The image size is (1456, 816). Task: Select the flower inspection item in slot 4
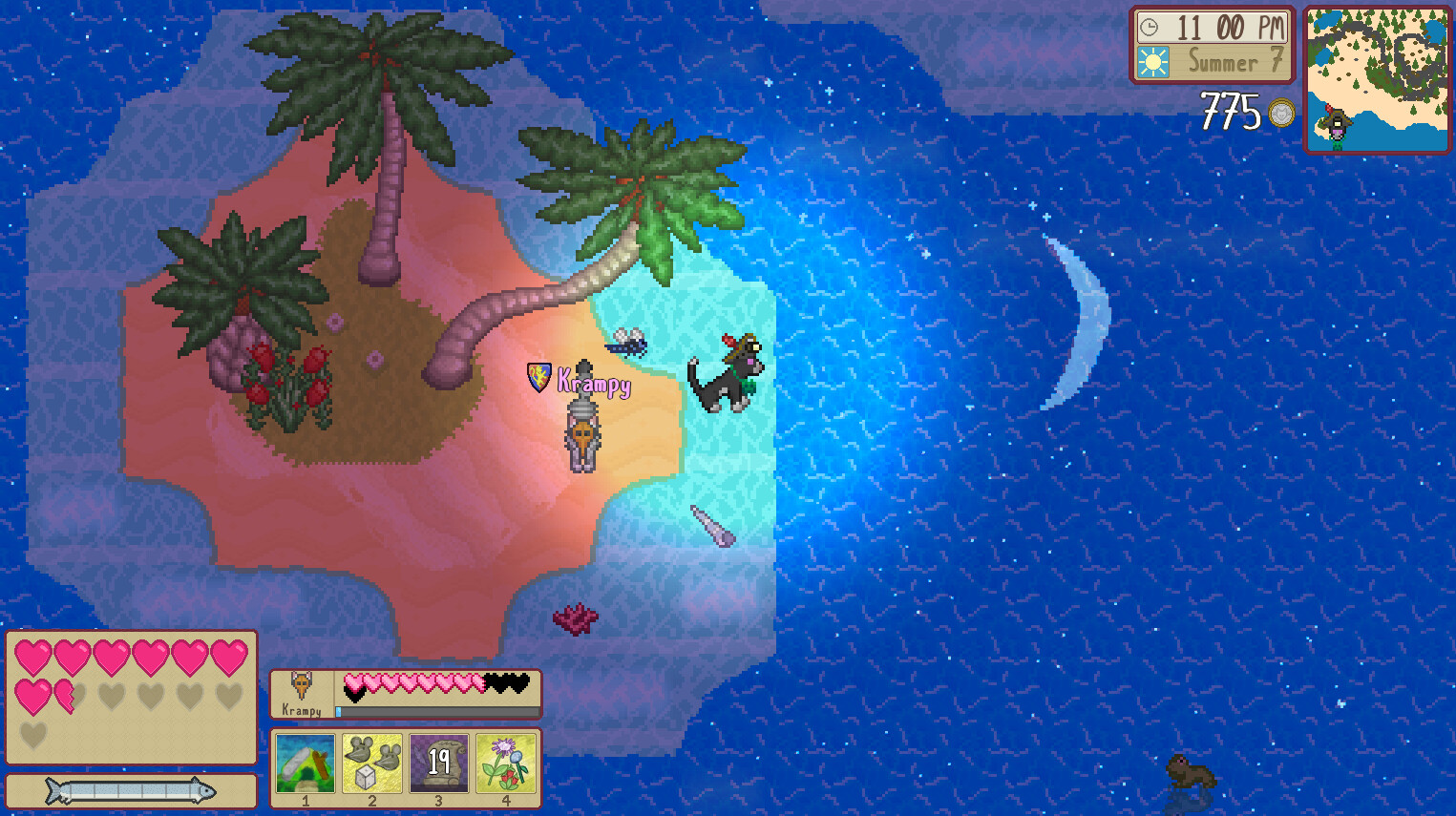coord(506,764)
